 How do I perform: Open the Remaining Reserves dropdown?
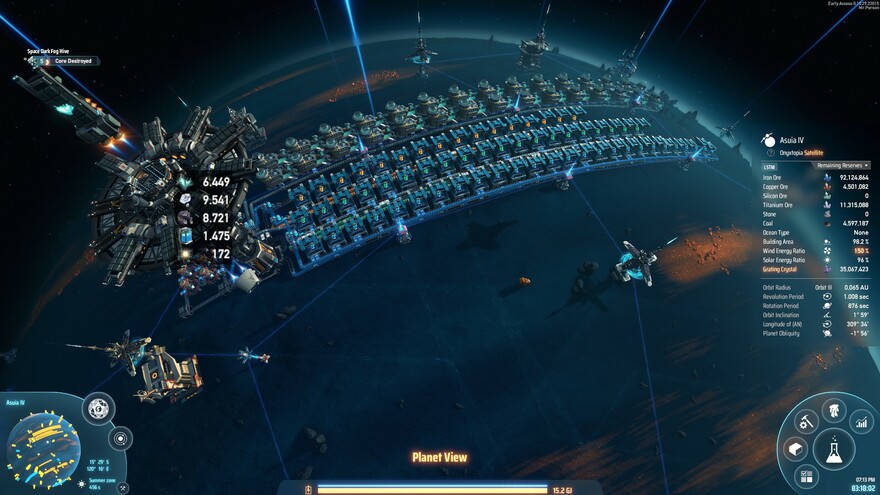tap(843, 165)
